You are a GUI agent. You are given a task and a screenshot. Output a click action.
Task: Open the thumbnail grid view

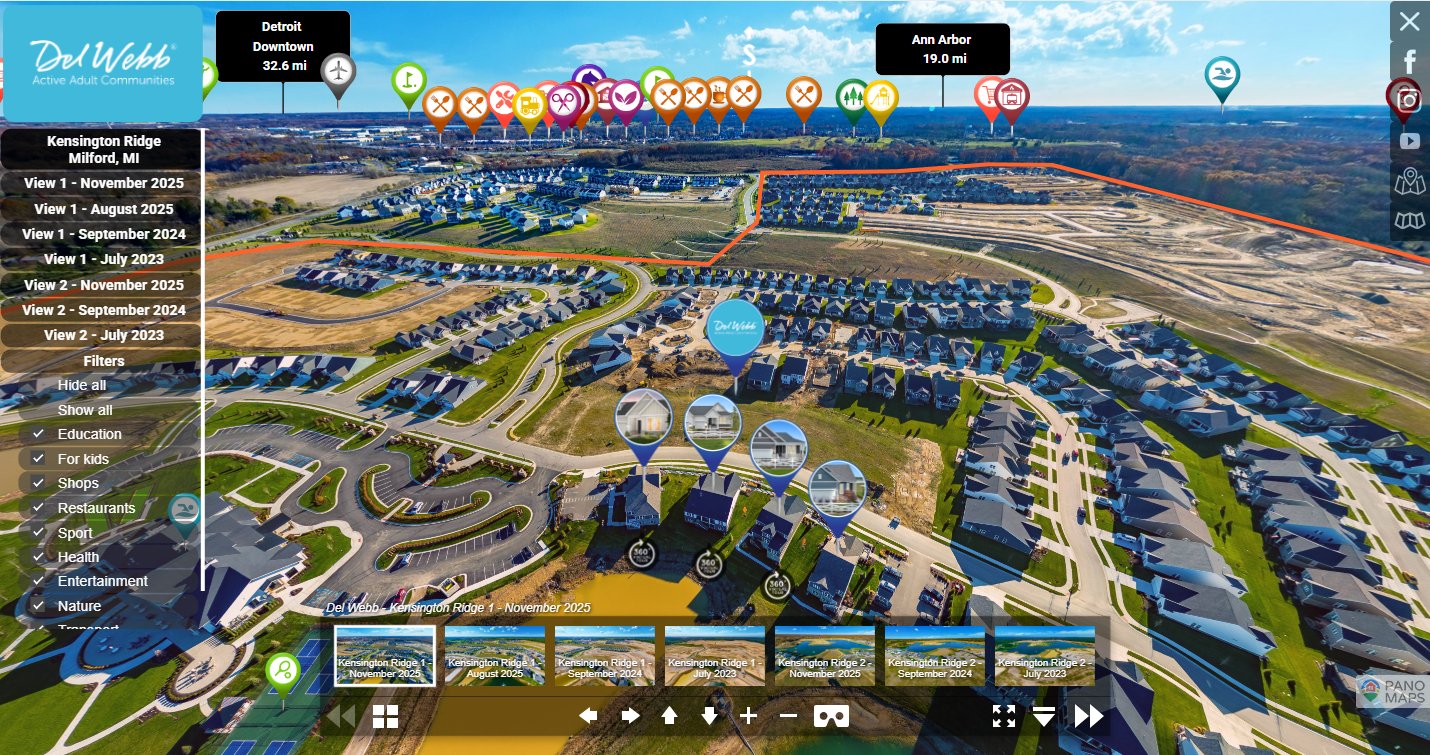pyautogui.click(x=385, y=716)
